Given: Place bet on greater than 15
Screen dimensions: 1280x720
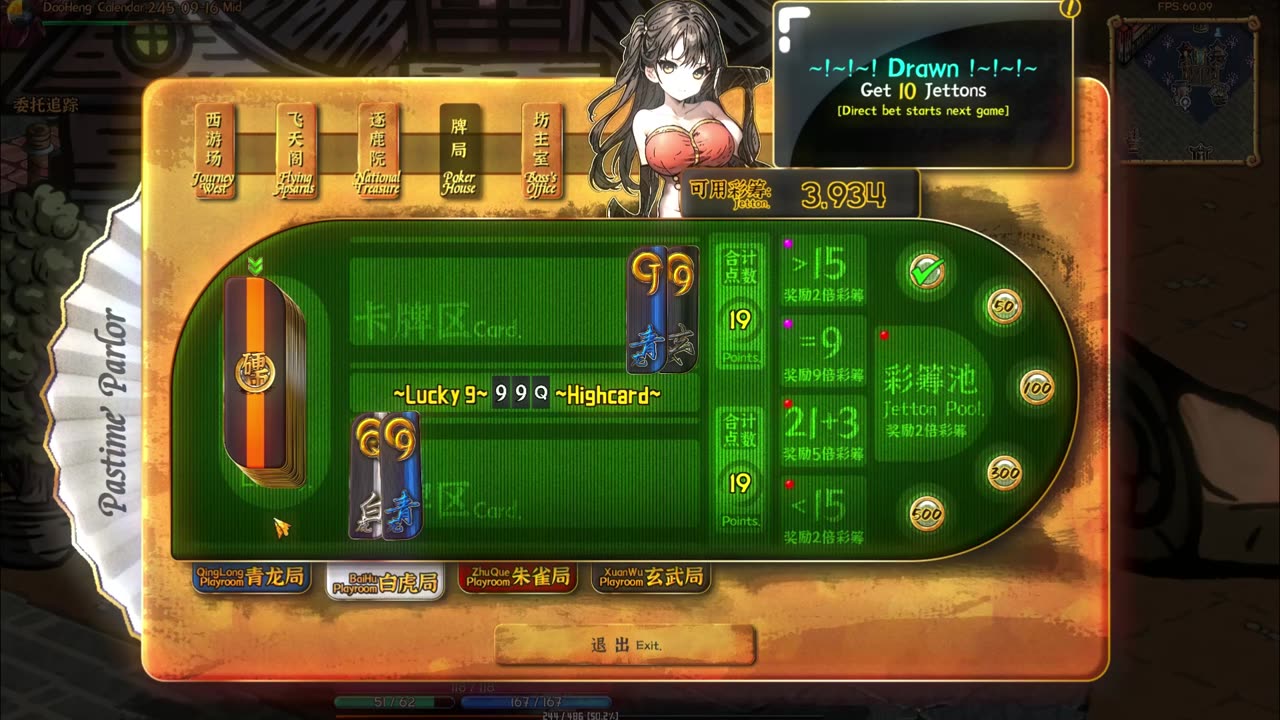Looking at the screenshot, I should click(x=823, y=270).
